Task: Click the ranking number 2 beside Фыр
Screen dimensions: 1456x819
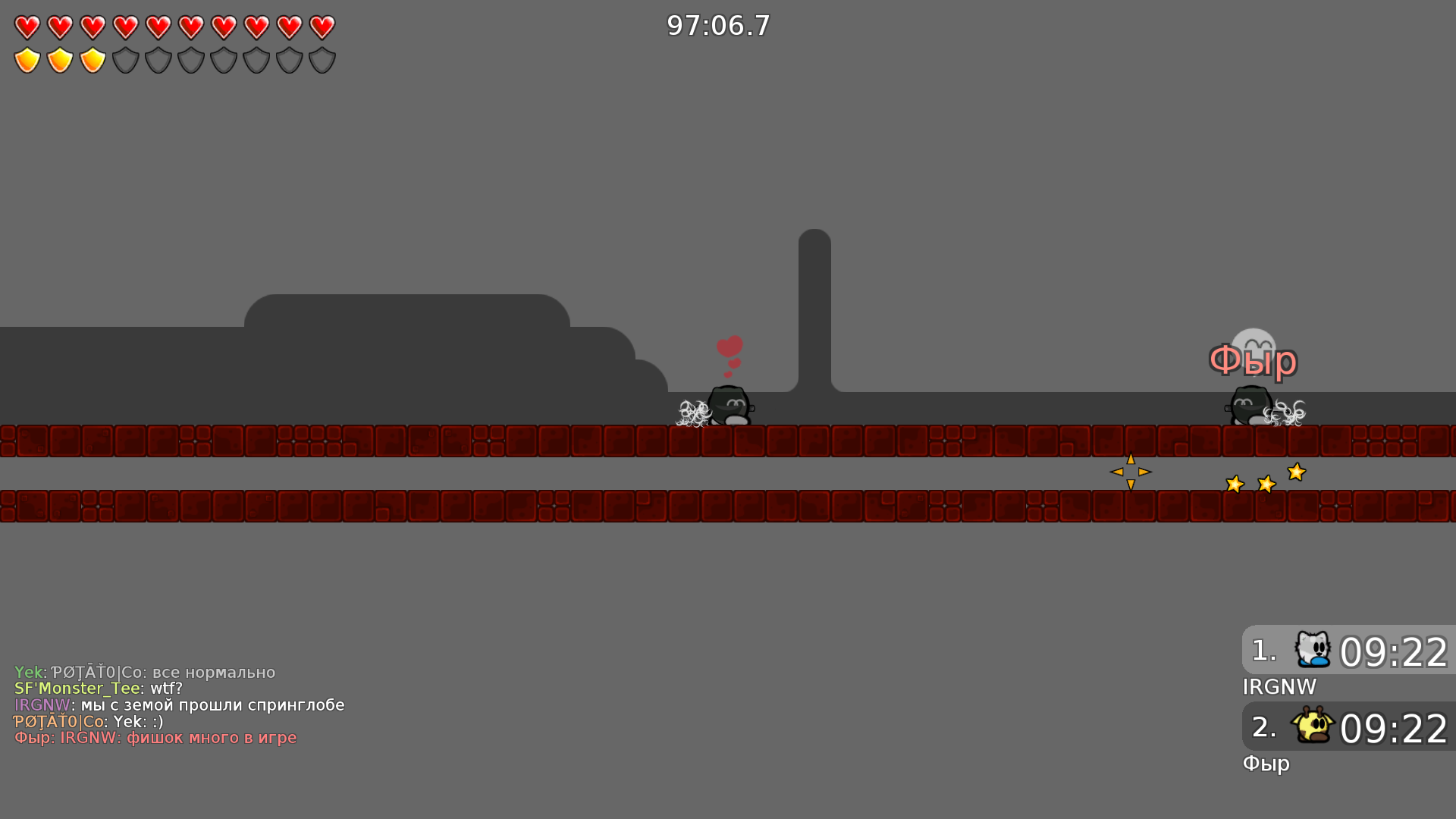Action: pyautogui.click(x=1263, y=730)
